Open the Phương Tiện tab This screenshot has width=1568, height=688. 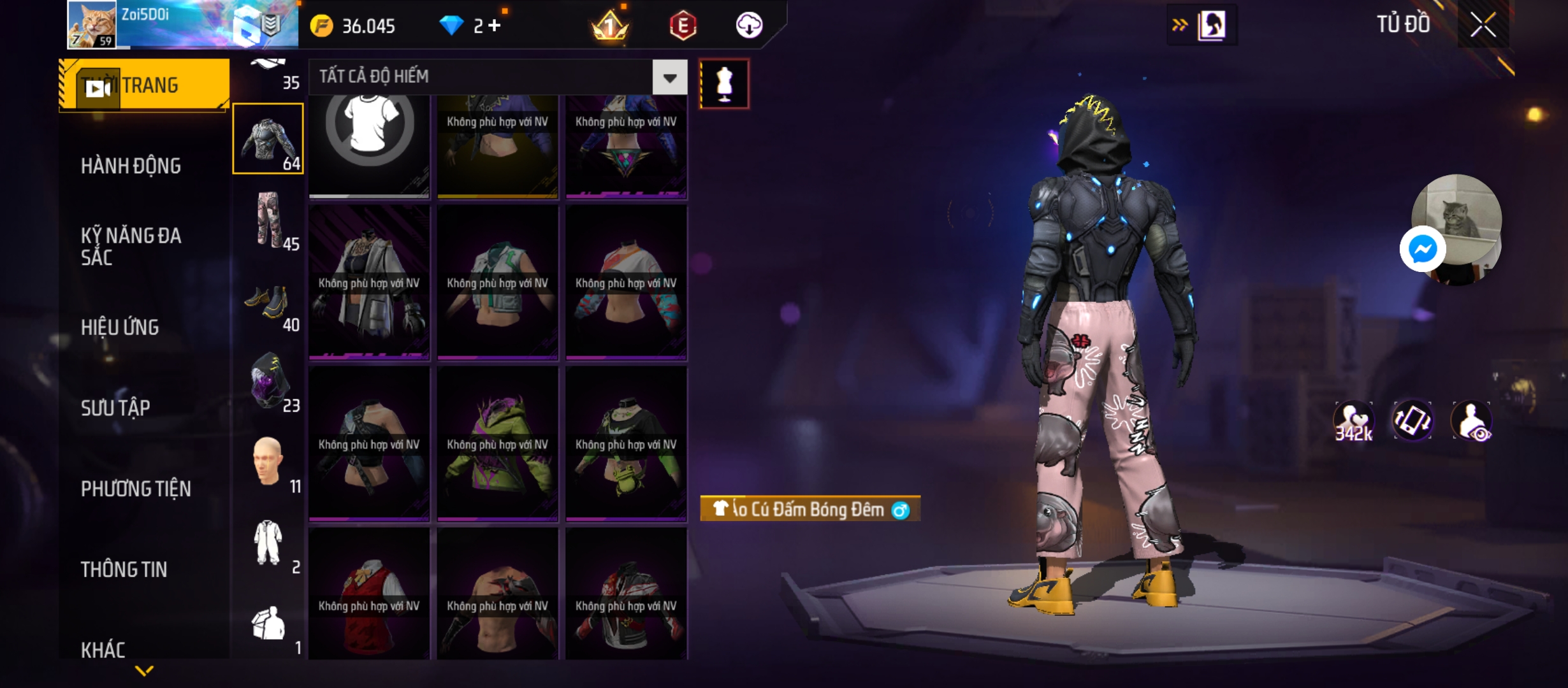[x=136, y=489]
